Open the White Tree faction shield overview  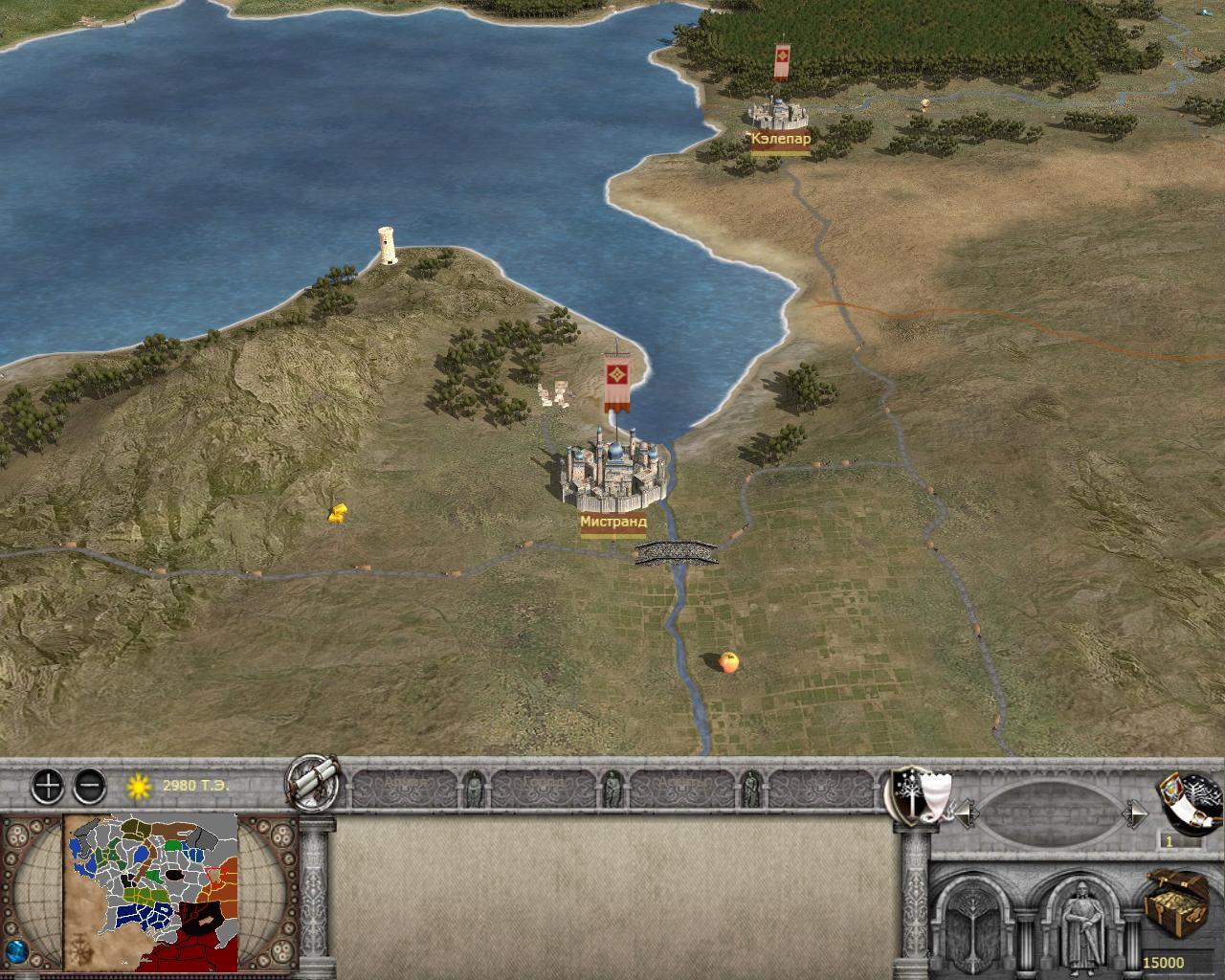tap(917, 794)
